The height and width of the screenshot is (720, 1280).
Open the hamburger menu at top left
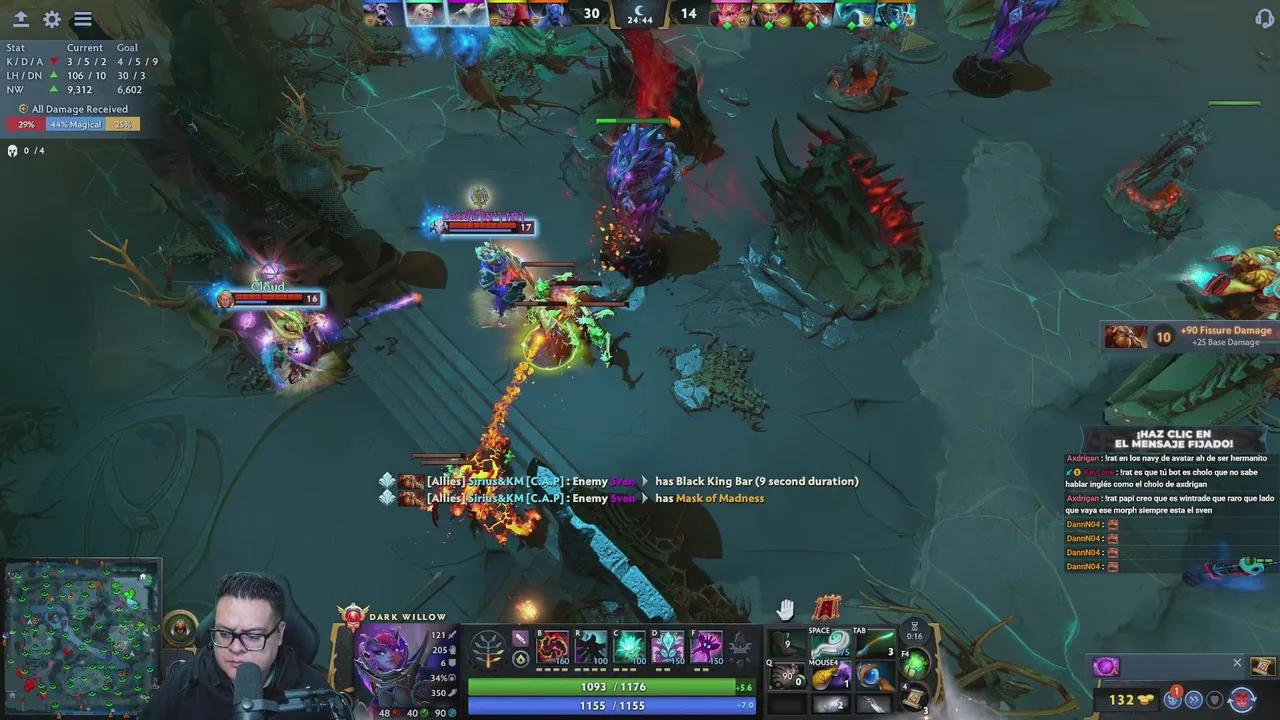pos(82,18)
